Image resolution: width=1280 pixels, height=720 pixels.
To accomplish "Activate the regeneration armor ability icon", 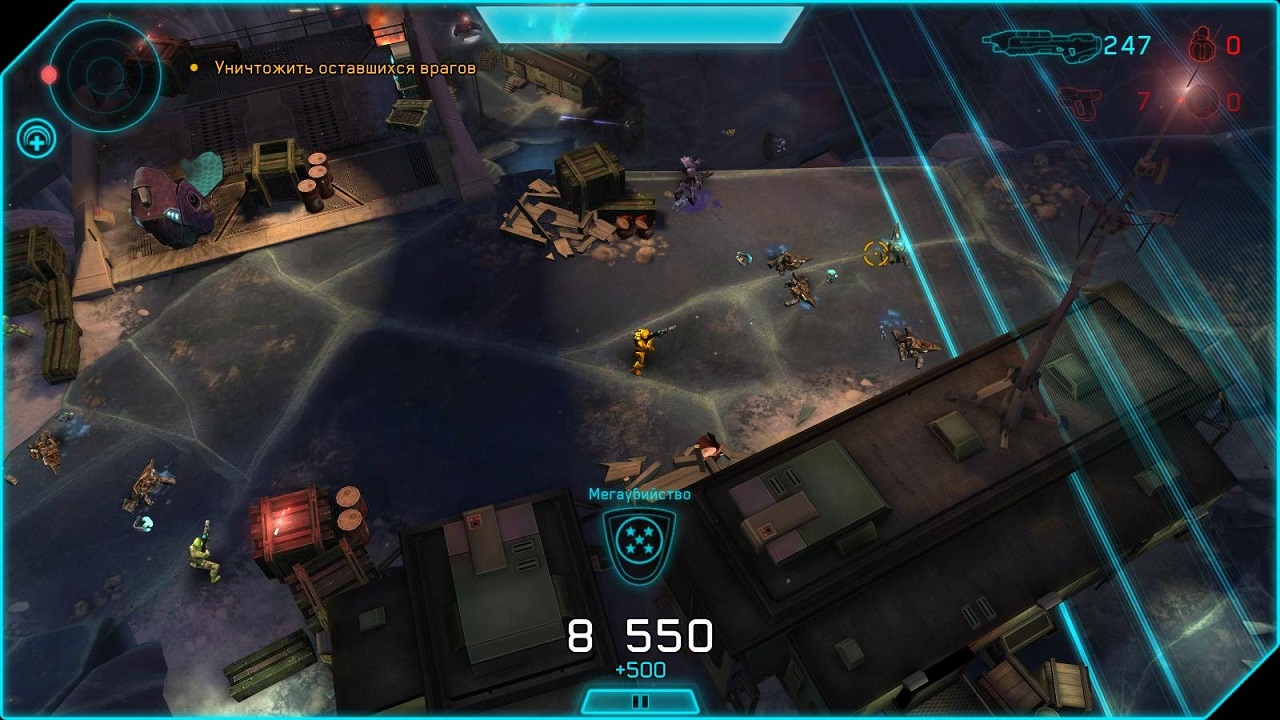I will (36, 140).
